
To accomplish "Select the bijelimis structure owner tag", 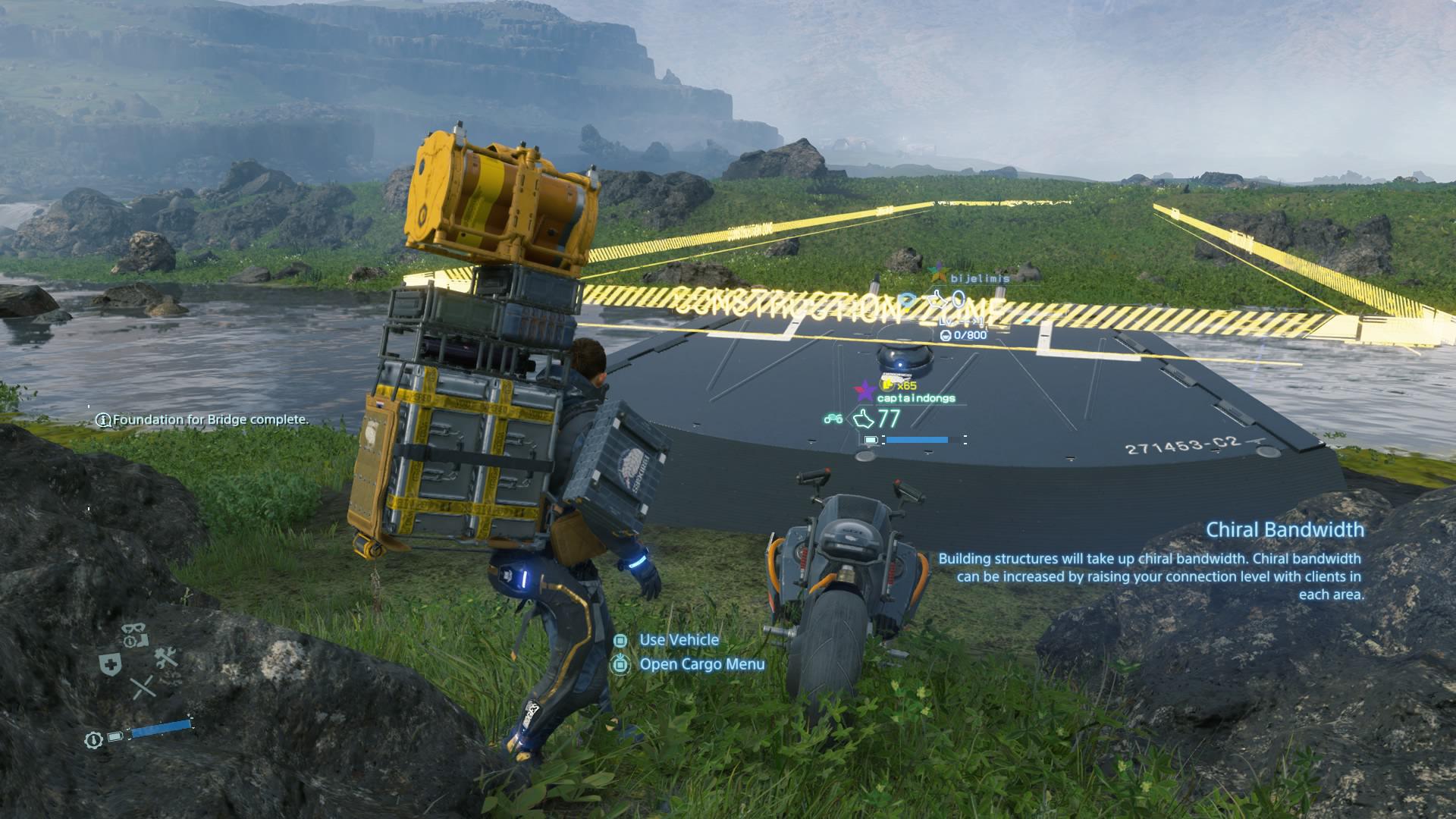I will pyautogui.click(x=979, y=278).
